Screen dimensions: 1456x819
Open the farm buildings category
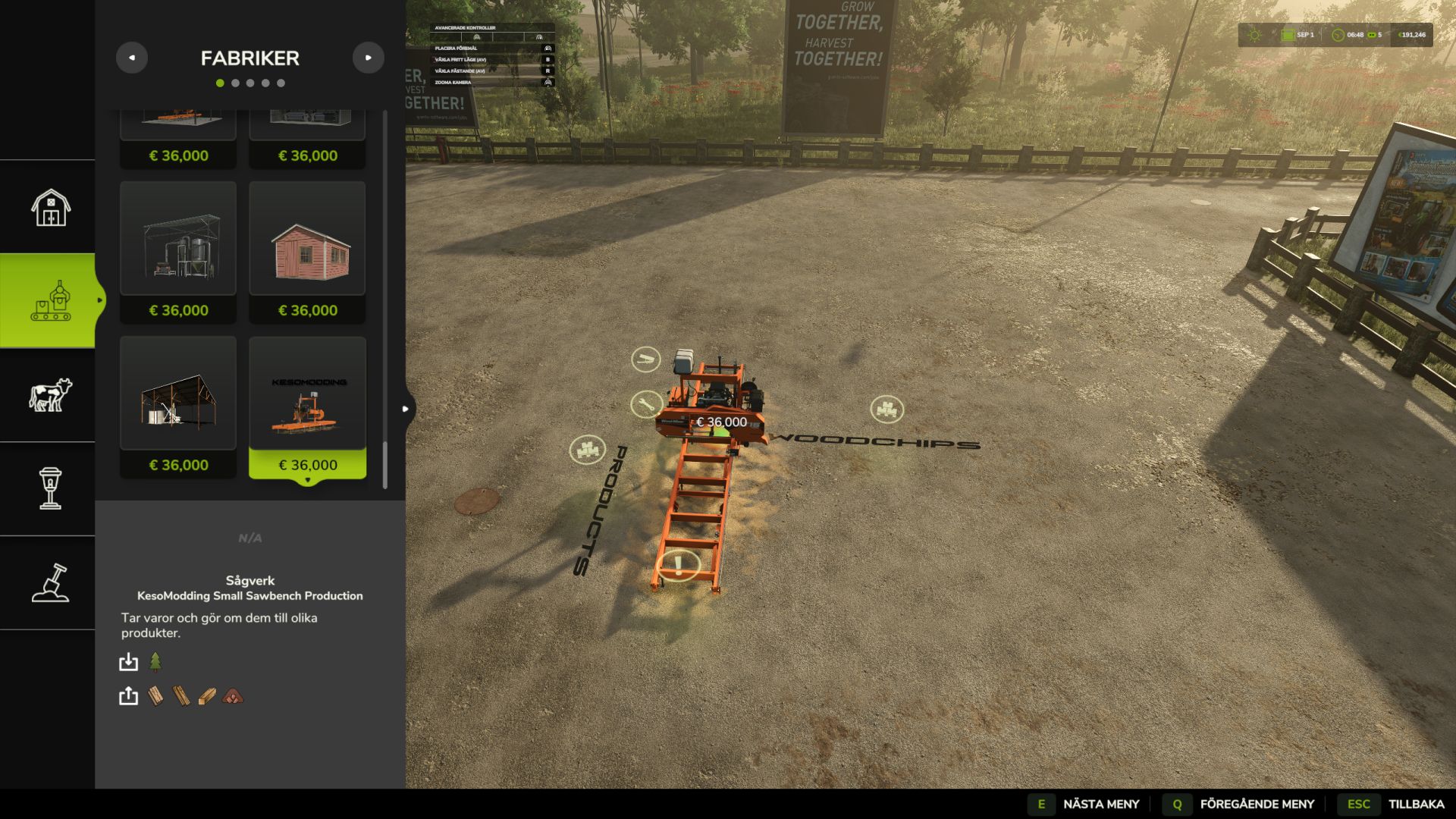pos(50,207)
